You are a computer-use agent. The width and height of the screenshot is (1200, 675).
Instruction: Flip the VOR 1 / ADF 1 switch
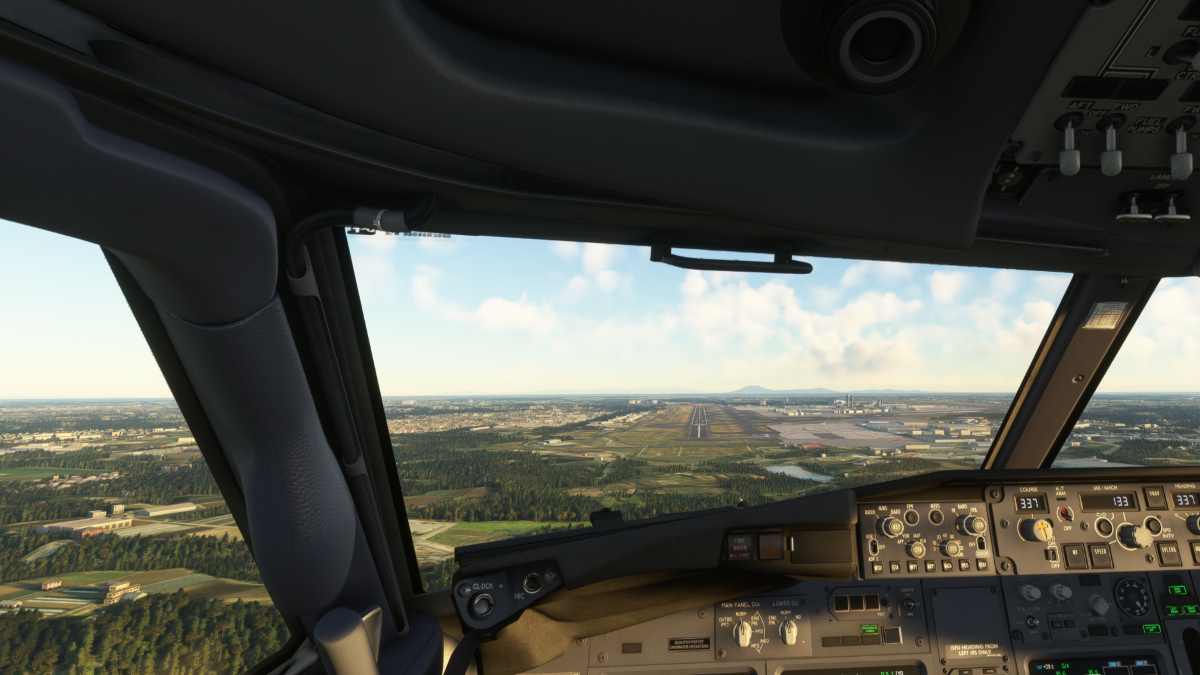[873, 546]
